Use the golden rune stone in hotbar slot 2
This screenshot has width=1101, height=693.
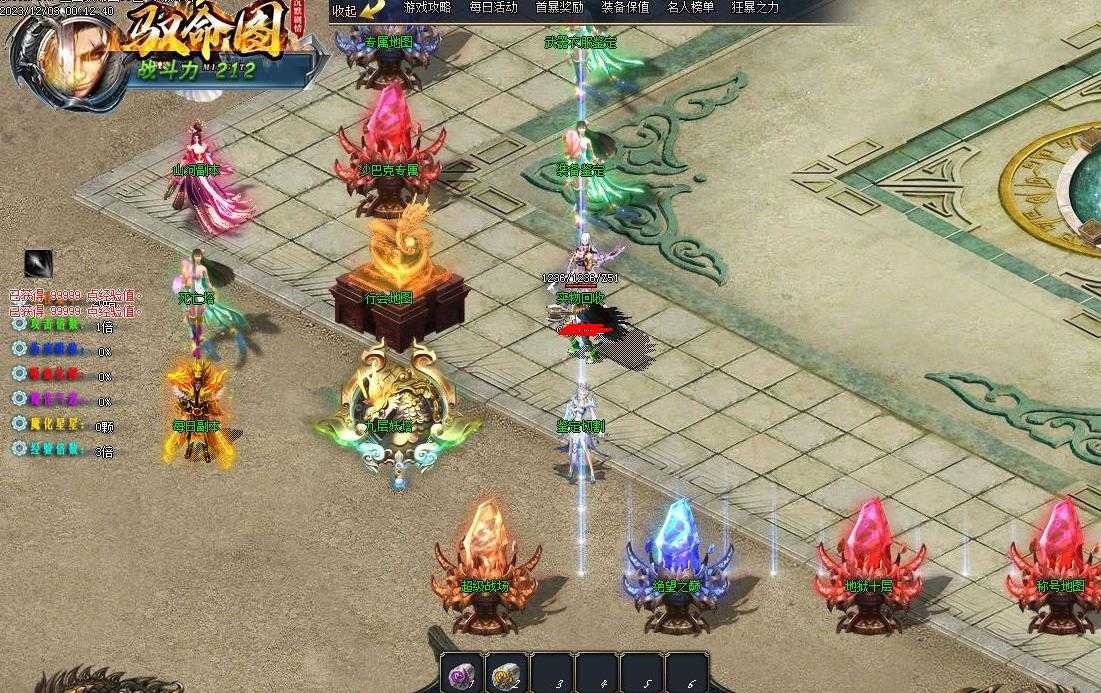click(507, 674)
